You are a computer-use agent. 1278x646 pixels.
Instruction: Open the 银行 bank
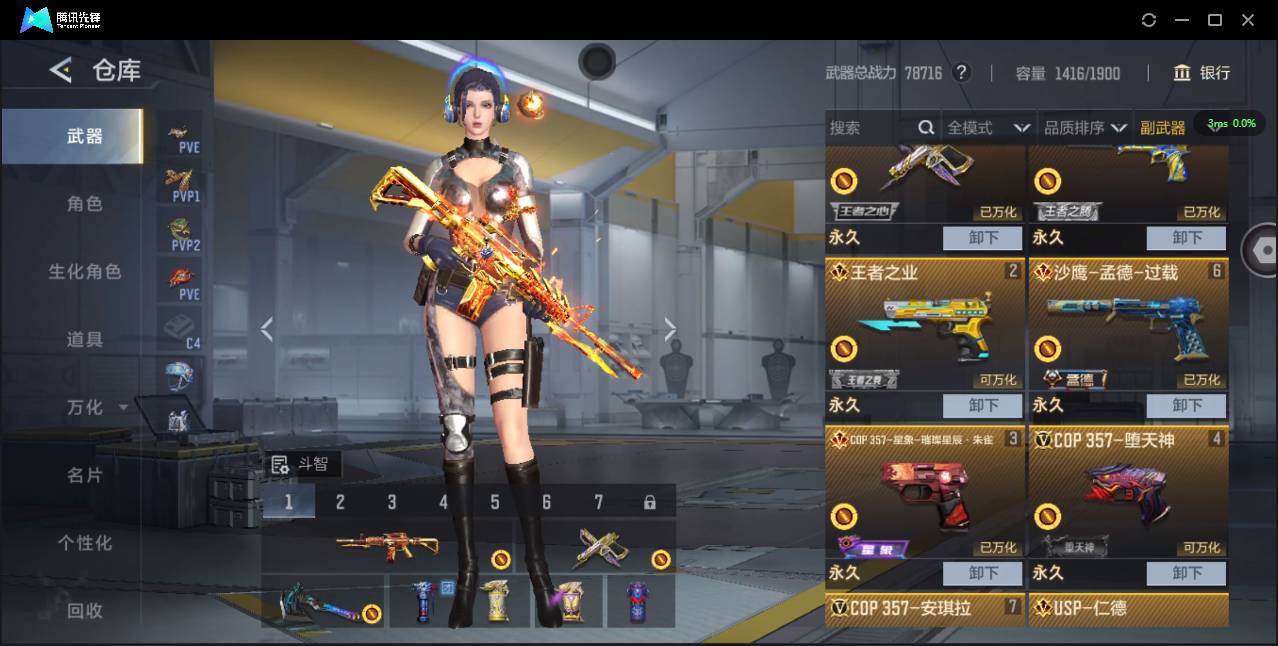(1201, 73)
